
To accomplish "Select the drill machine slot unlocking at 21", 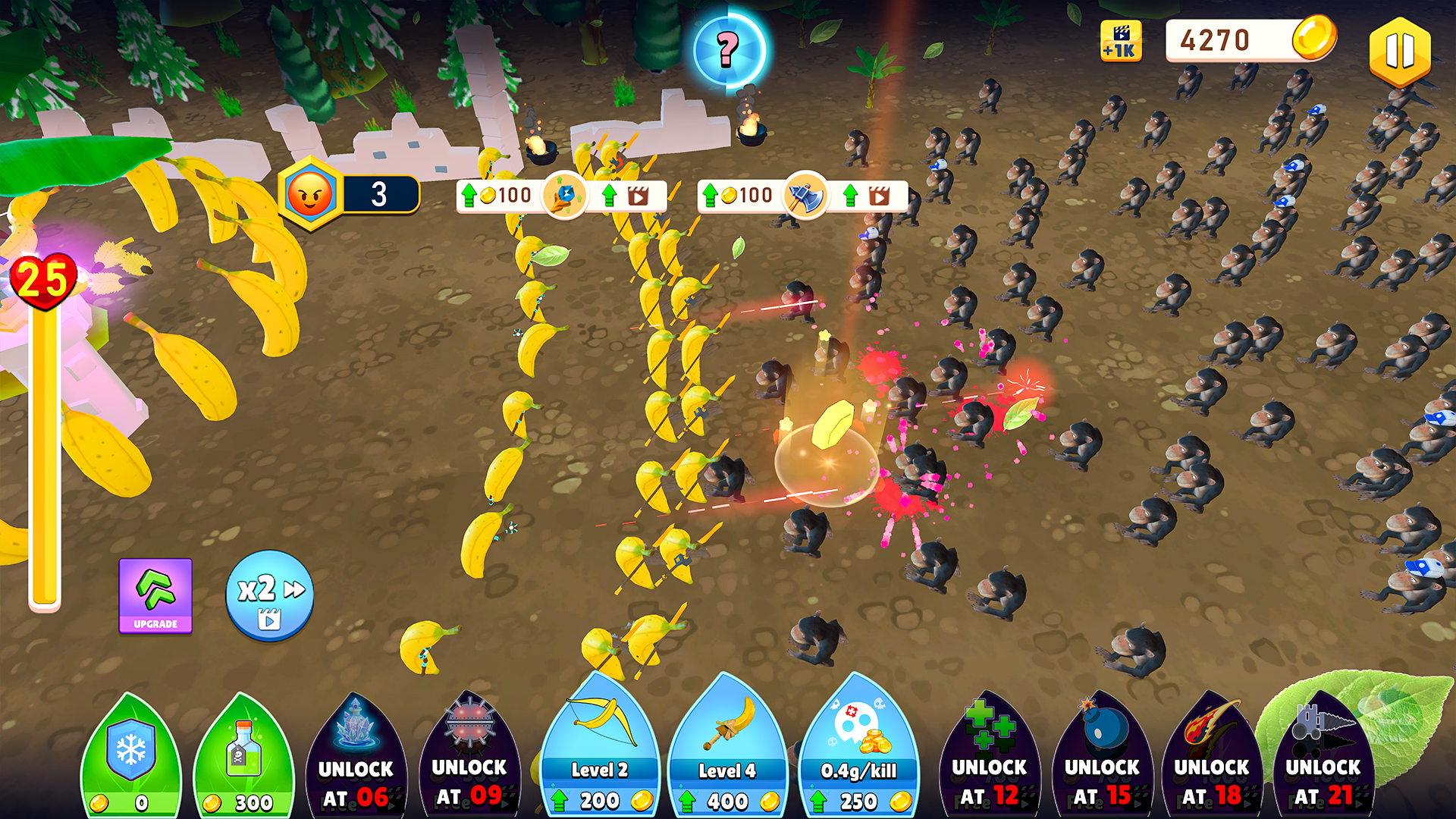I will pyautogui.click(x=1323, y=758).
